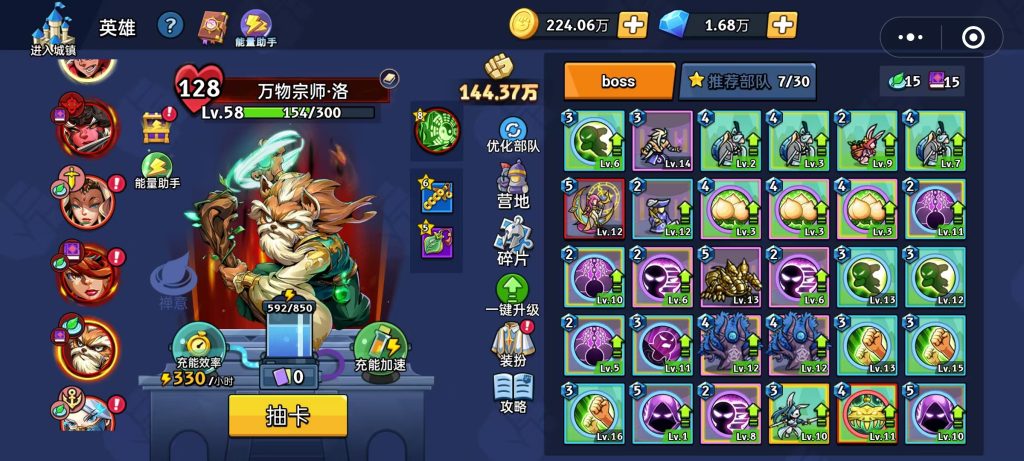Open the treasure chest icon beside hero
This screenshot has width=1024, height=461.
(156, 127)
